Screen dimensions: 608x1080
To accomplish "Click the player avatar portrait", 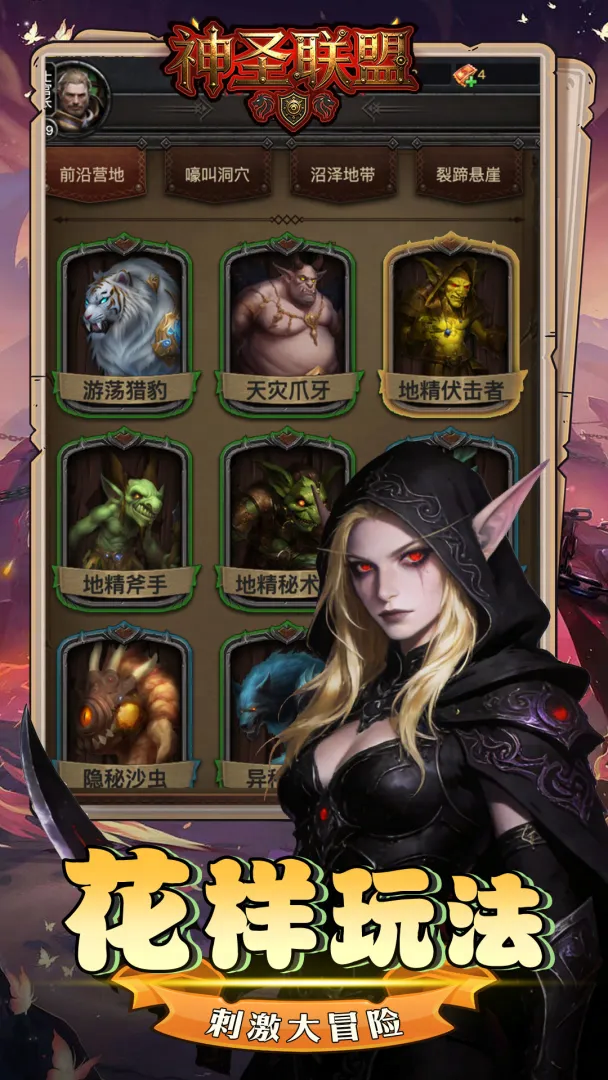I will tap(80, 97).
